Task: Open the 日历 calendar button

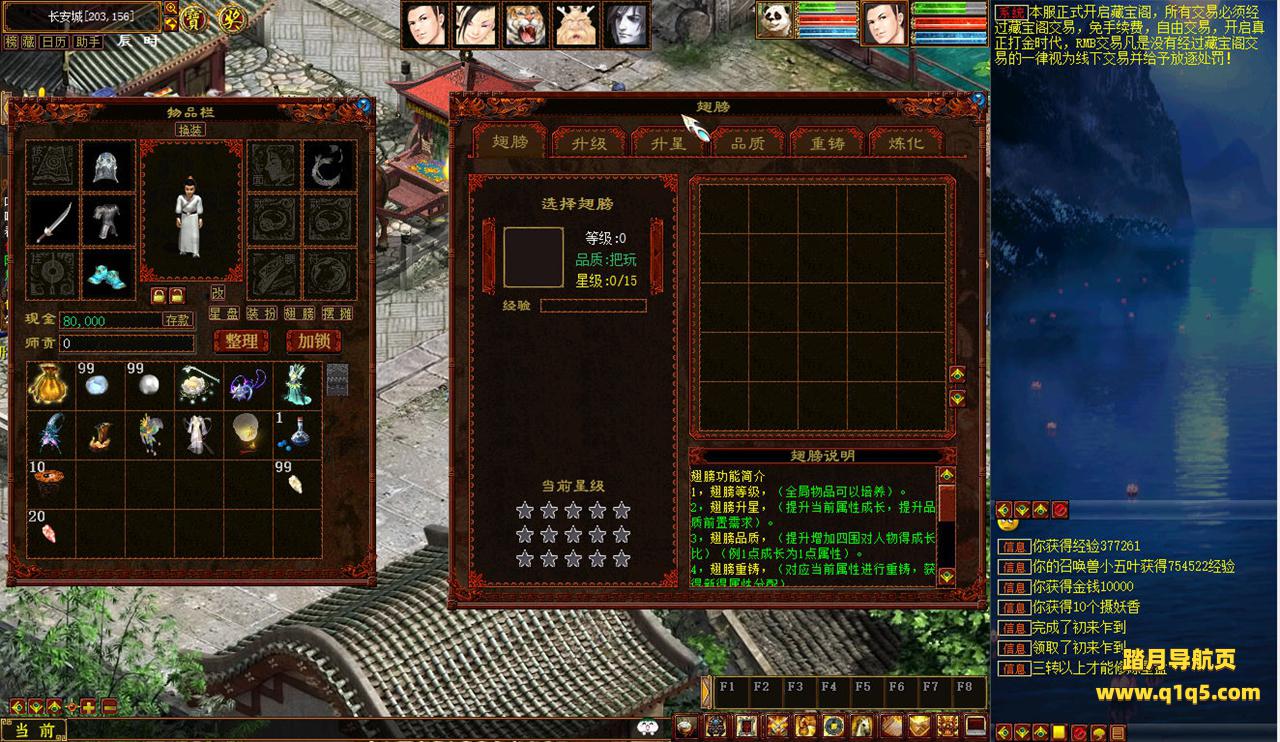Action: [x=54, y=42]
